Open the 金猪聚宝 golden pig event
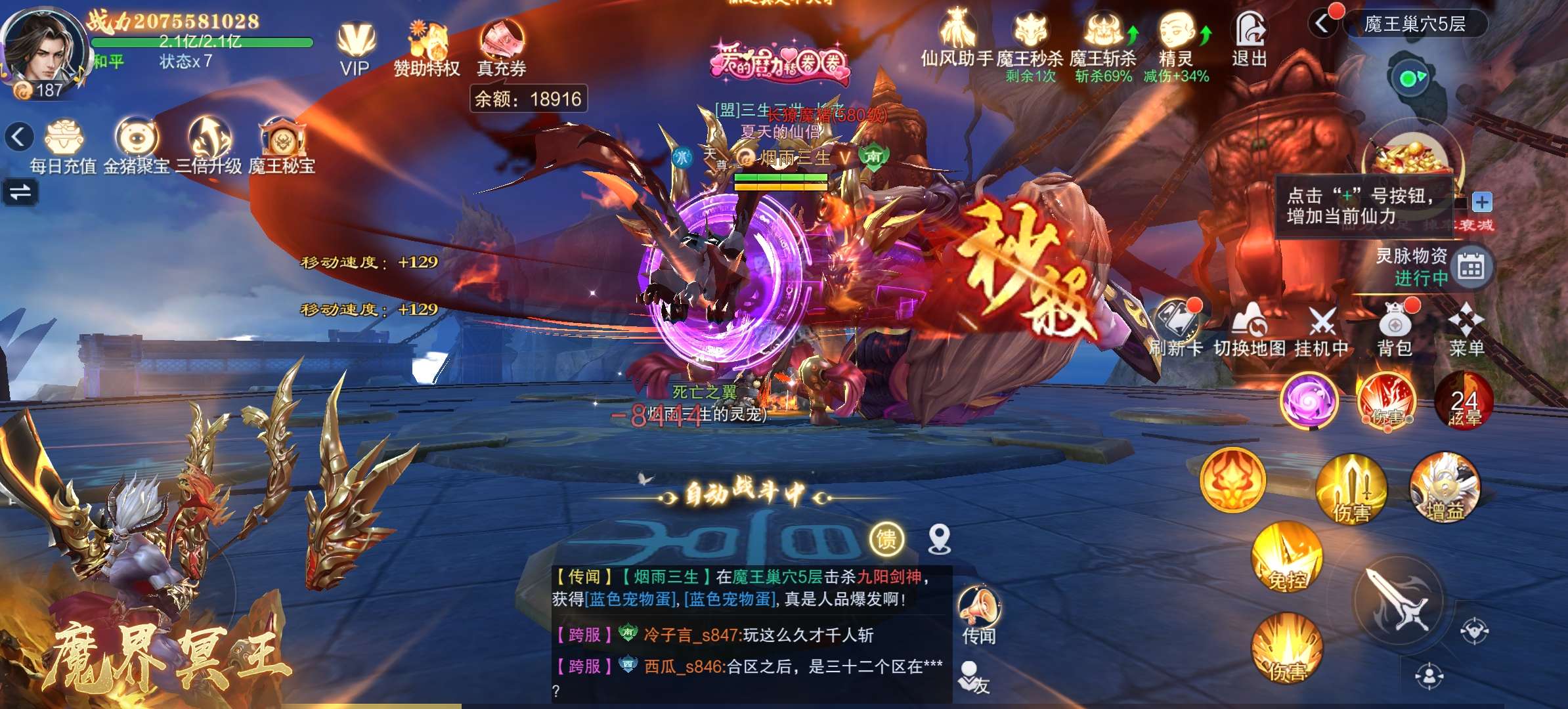This screenshot has width=1568, height=709. [x=137, y=146]
